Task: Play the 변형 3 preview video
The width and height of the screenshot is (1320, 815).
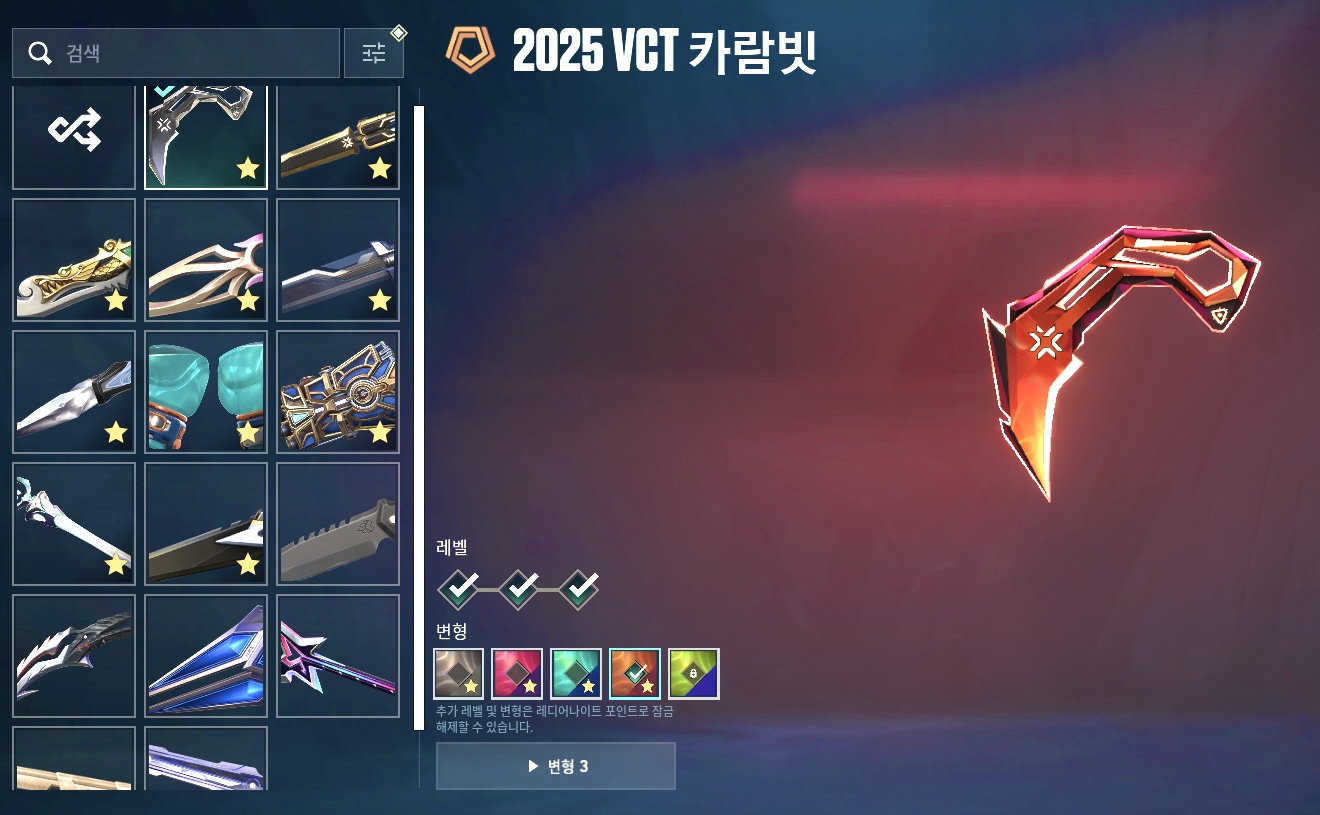Action: pyautogui.click(x=556, y=766)
